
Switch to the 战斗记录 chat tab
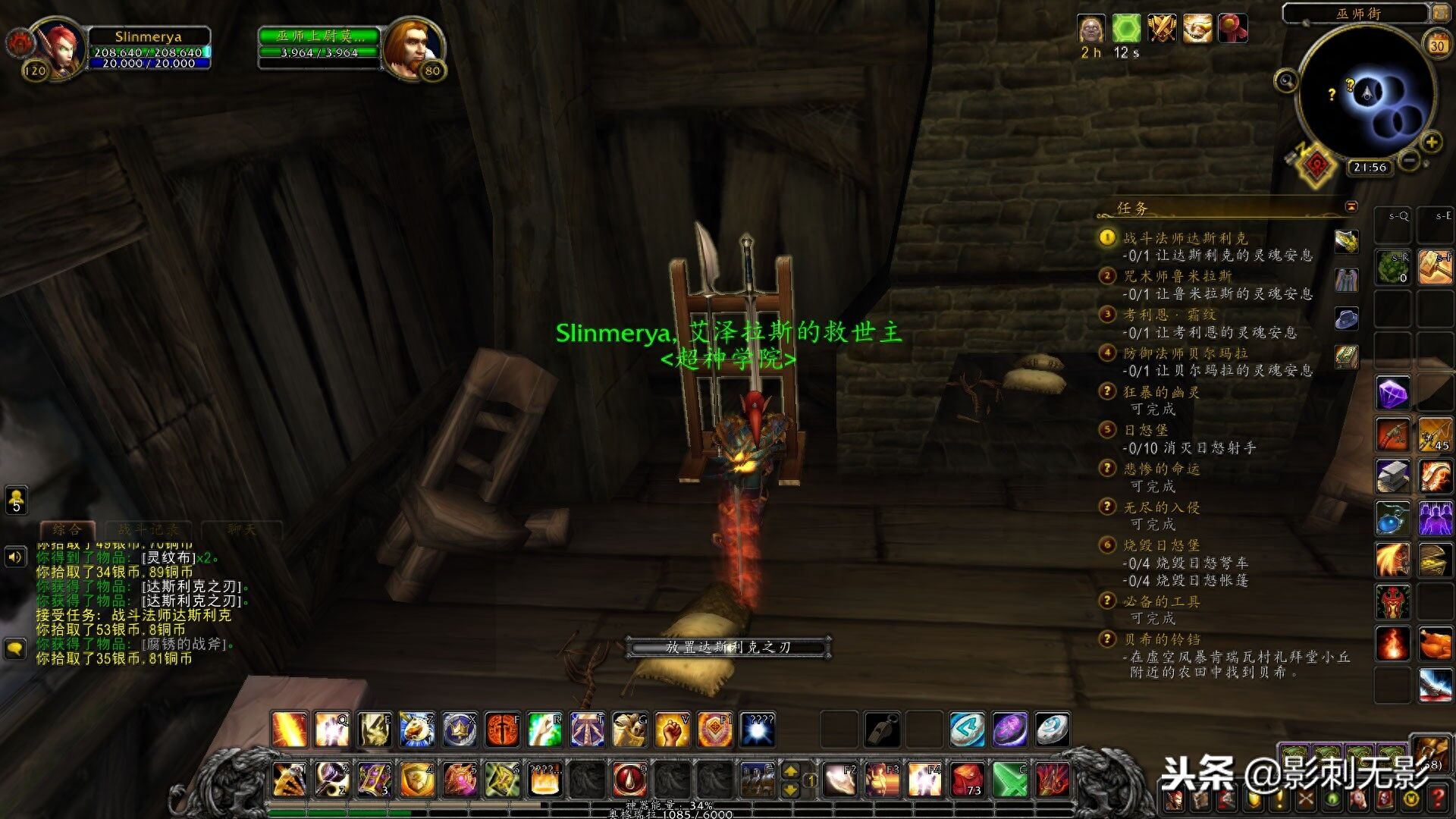pyautogui.click(x=149, y=529)
